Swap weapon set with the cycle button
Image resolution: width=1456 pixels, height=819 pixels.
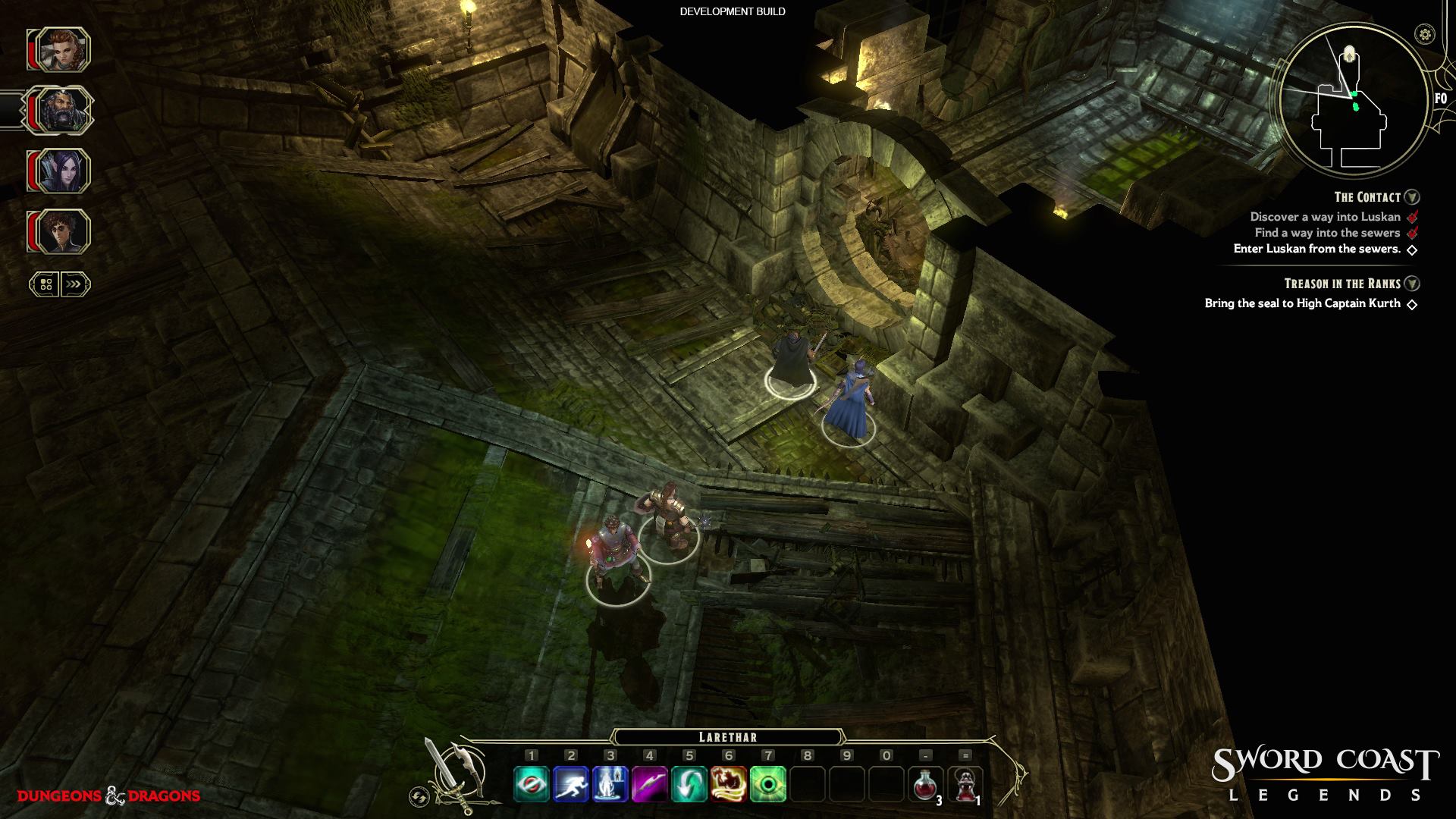(x=418, y=796)
